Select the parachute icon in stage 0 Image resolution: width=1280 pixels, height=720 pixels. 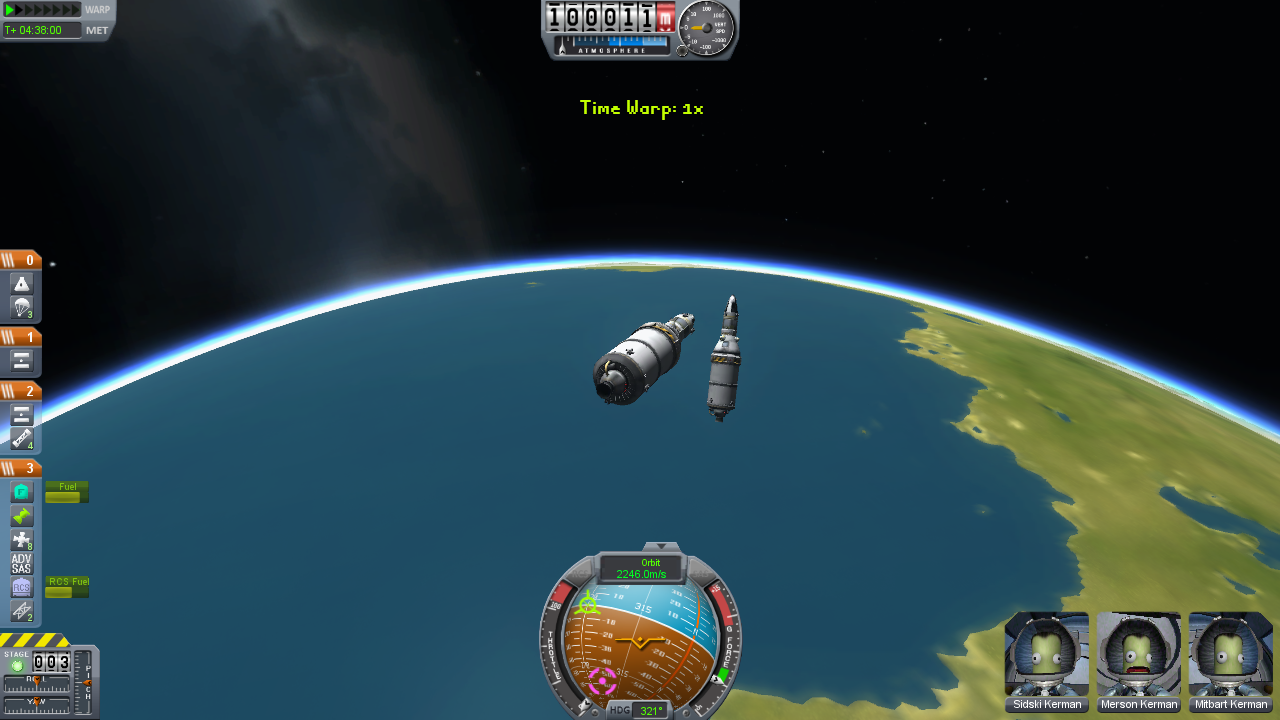(22, 307)
